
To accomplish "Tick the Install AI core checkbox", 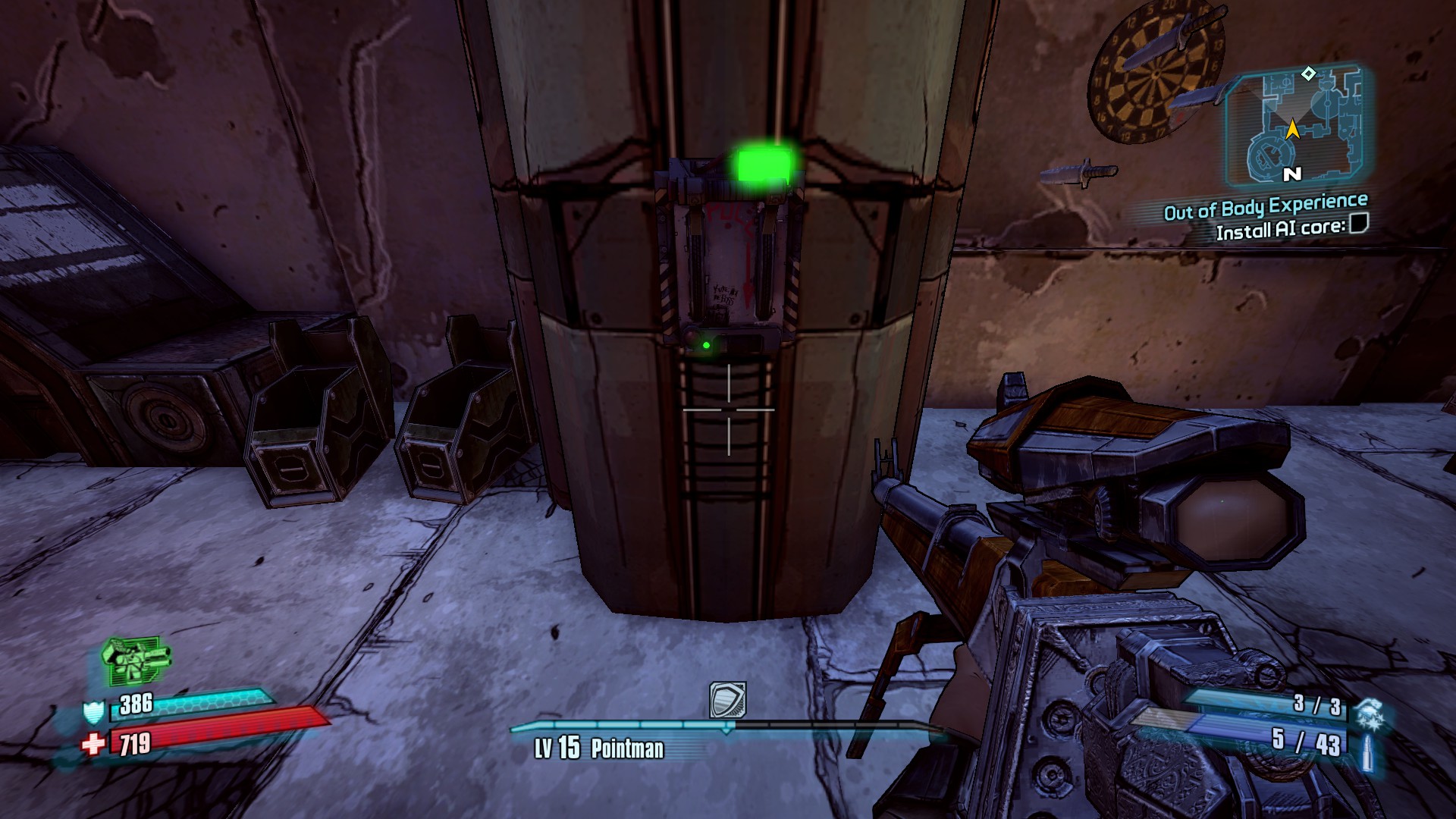I will pyautogui.click(x=1359, y=223).
